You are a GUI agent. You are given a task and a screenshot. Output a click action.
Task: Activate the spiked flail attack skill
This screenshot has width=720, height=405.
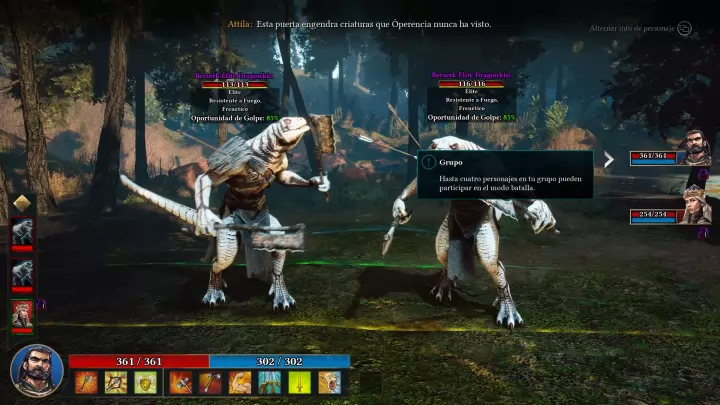(116, 382)
